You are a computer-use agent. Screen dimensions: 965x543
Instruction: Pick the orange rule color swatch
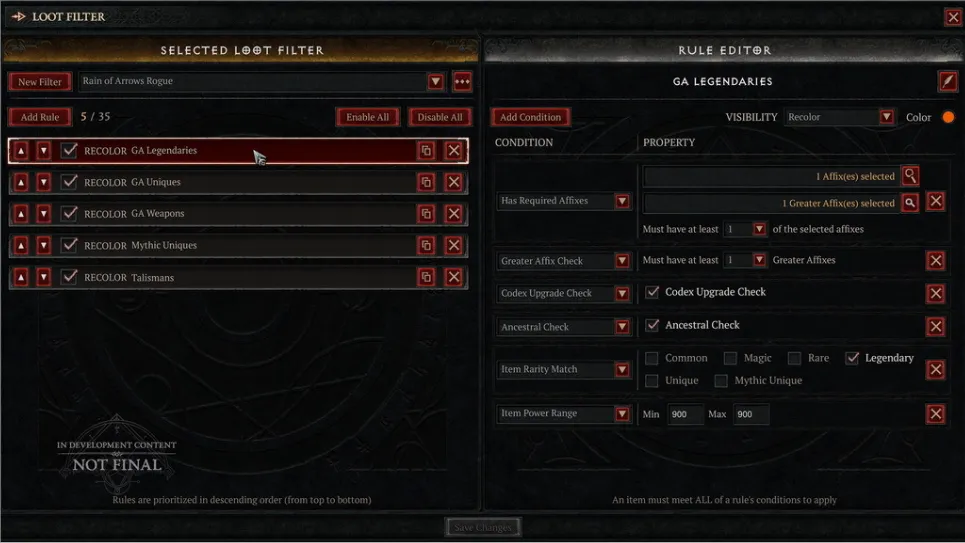pos(948,117)
